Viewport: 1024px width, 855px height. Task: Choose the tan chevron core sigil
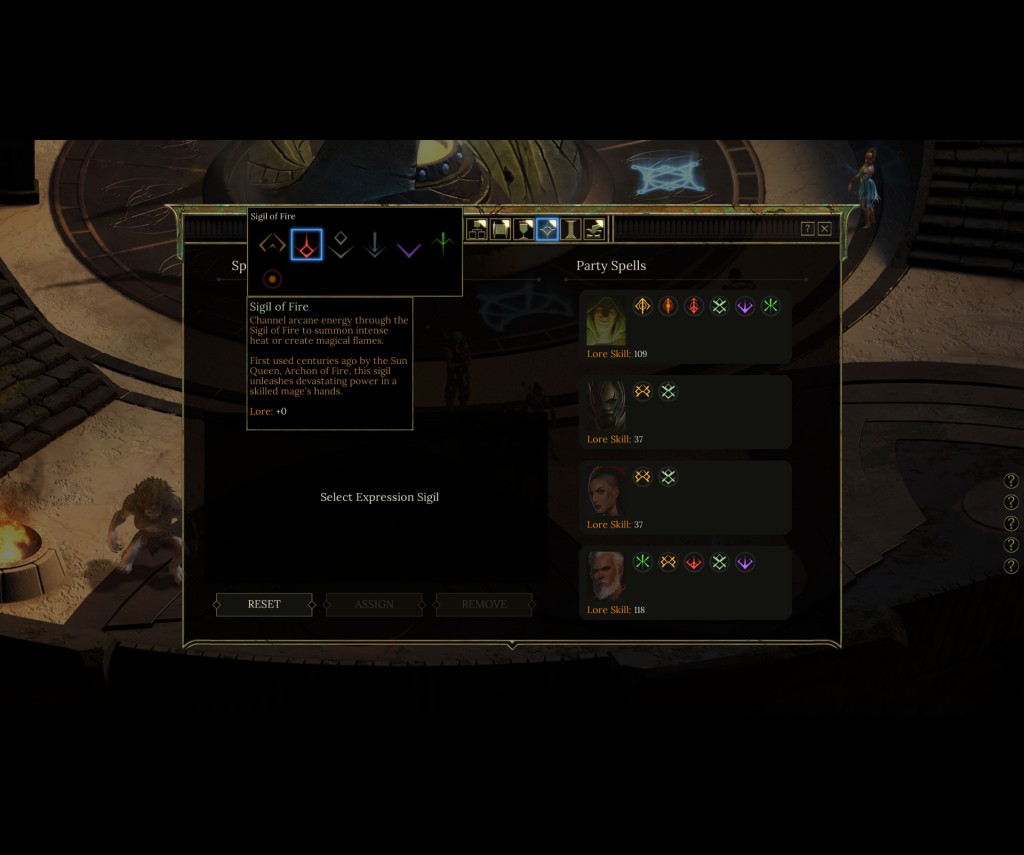click(272, 244)
